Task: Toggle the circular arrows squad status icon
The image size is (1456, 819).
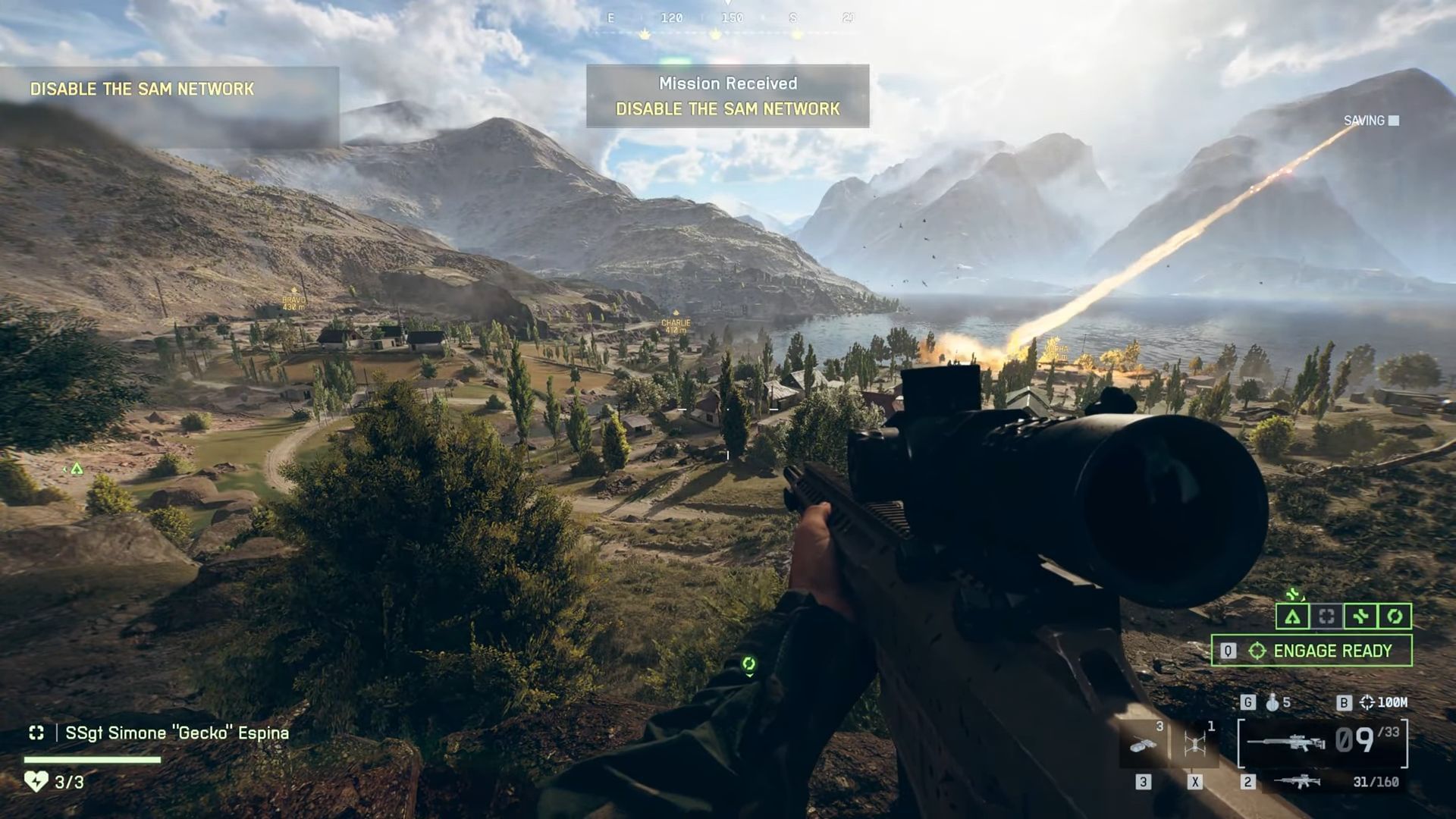Action: click(x=1395, y=616)
